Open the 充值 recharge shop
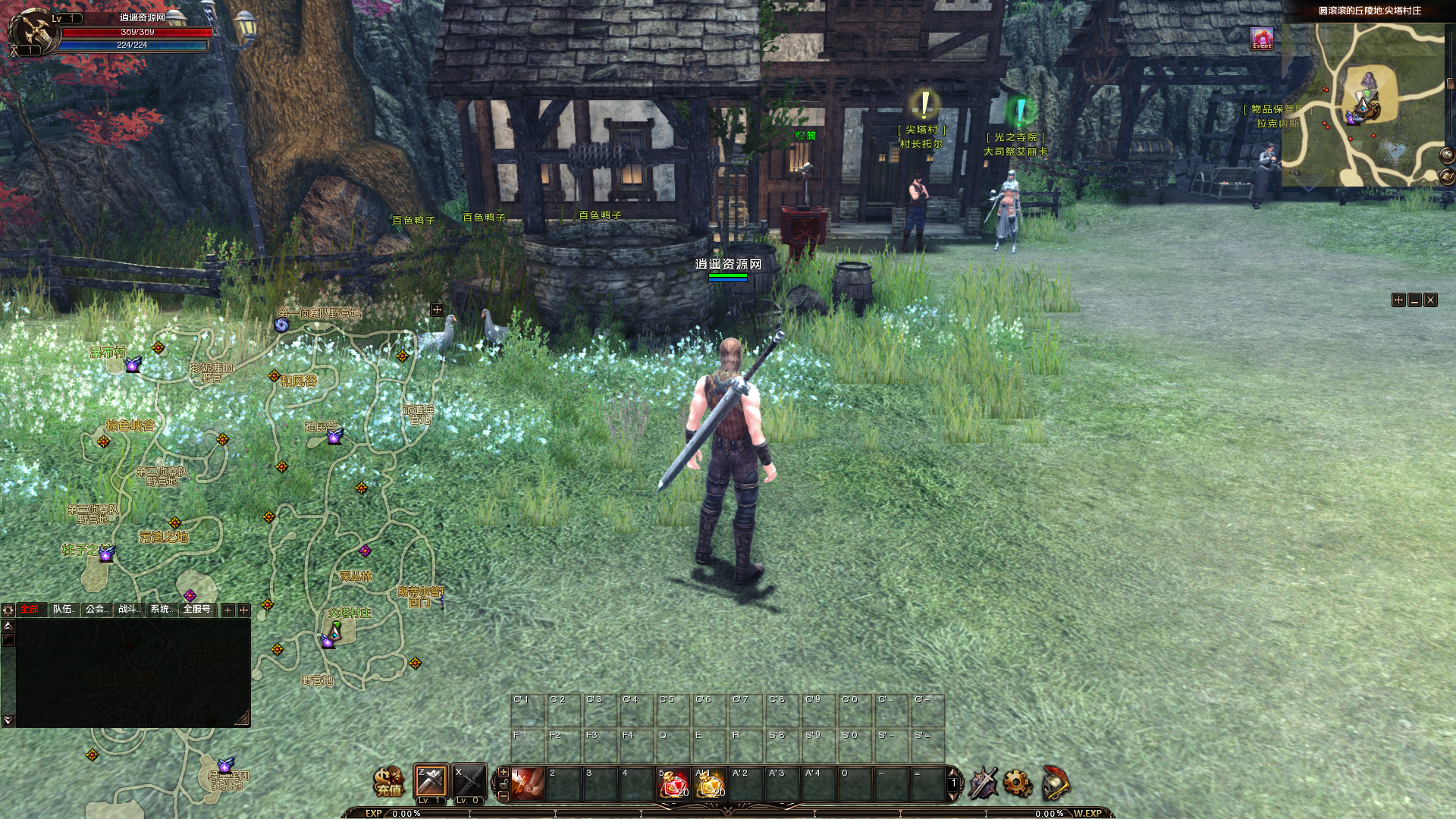Image resolution: width=1456 pixels, height=819 pixels. coord(389,782)
